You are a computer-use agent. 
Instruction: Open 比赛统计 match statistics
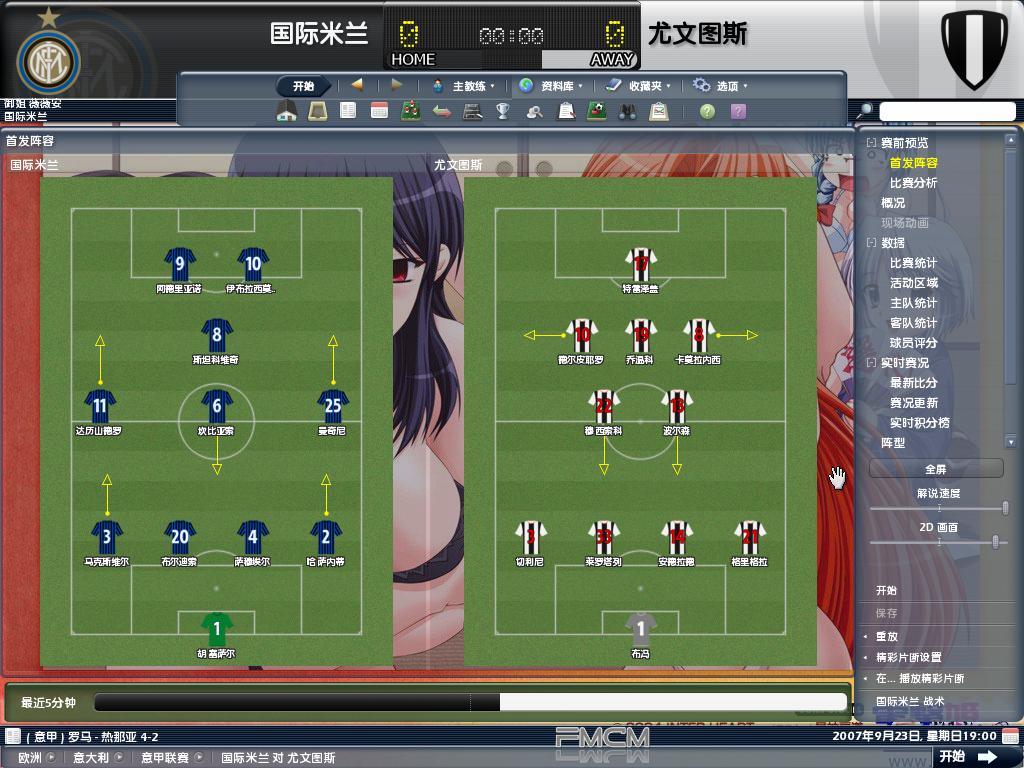[913, 263]
